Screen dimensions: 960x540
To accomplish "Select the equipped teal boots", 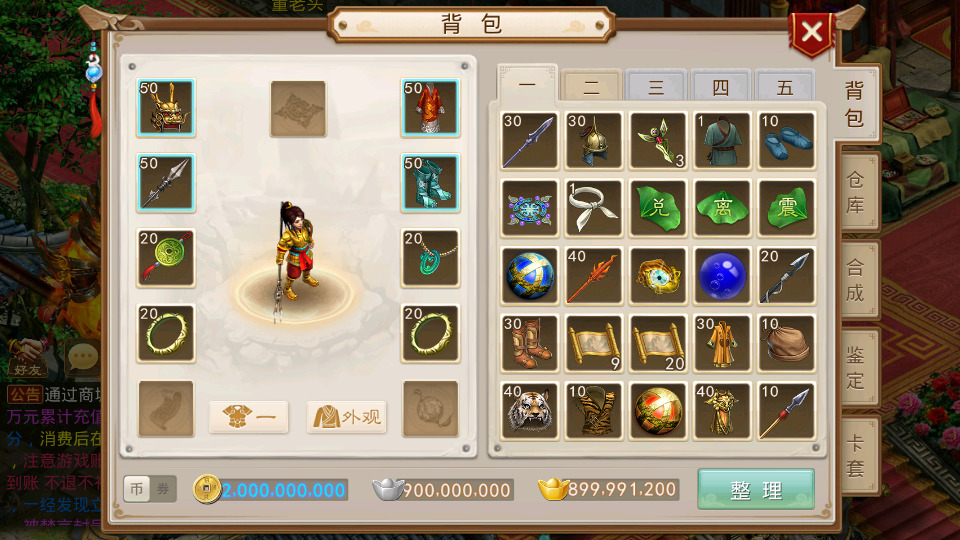I will tap(430, 183).
